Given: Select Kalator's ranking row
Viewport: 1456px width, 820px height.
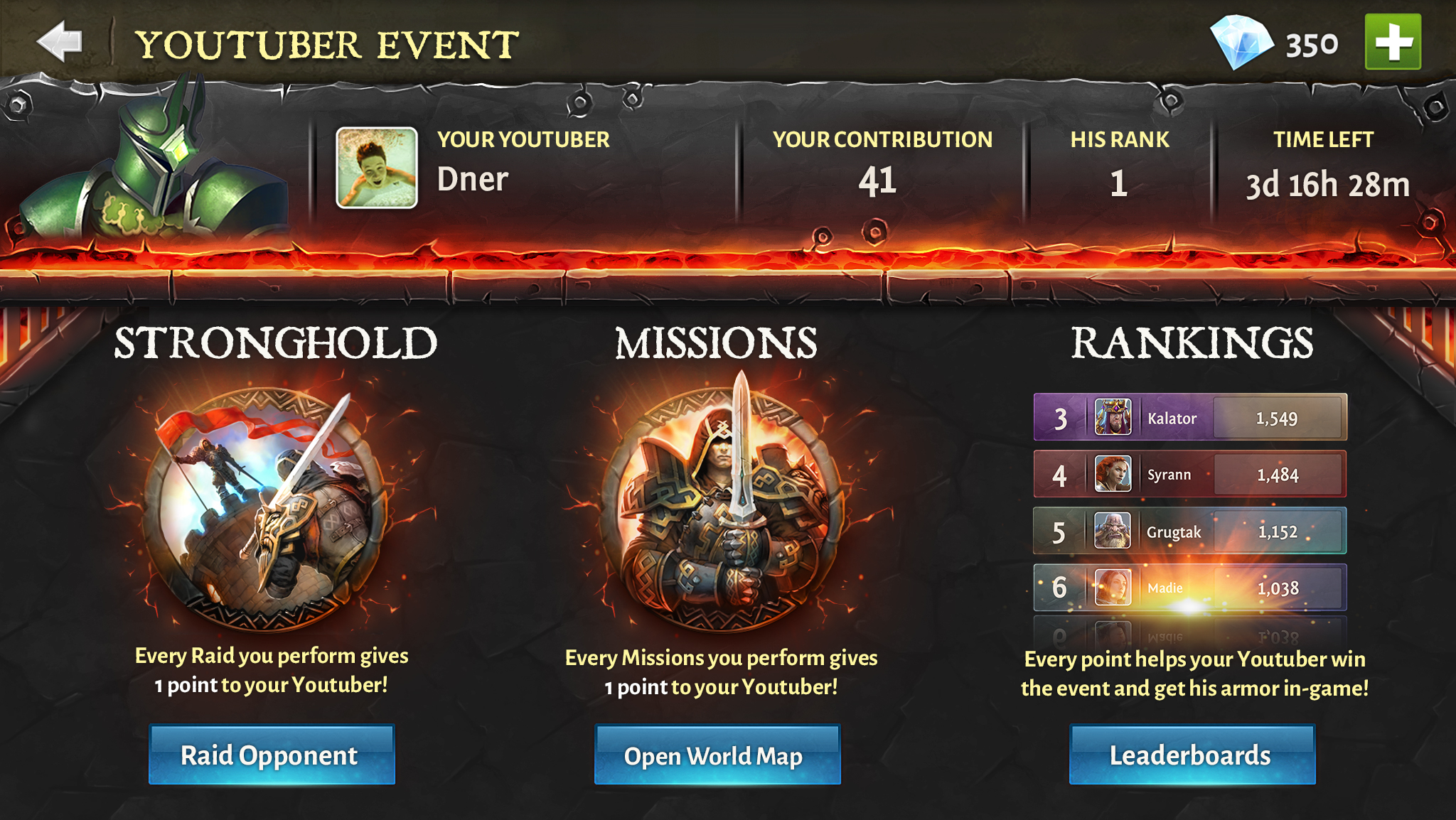Looking at the screenshot, I should [1189, 418].
